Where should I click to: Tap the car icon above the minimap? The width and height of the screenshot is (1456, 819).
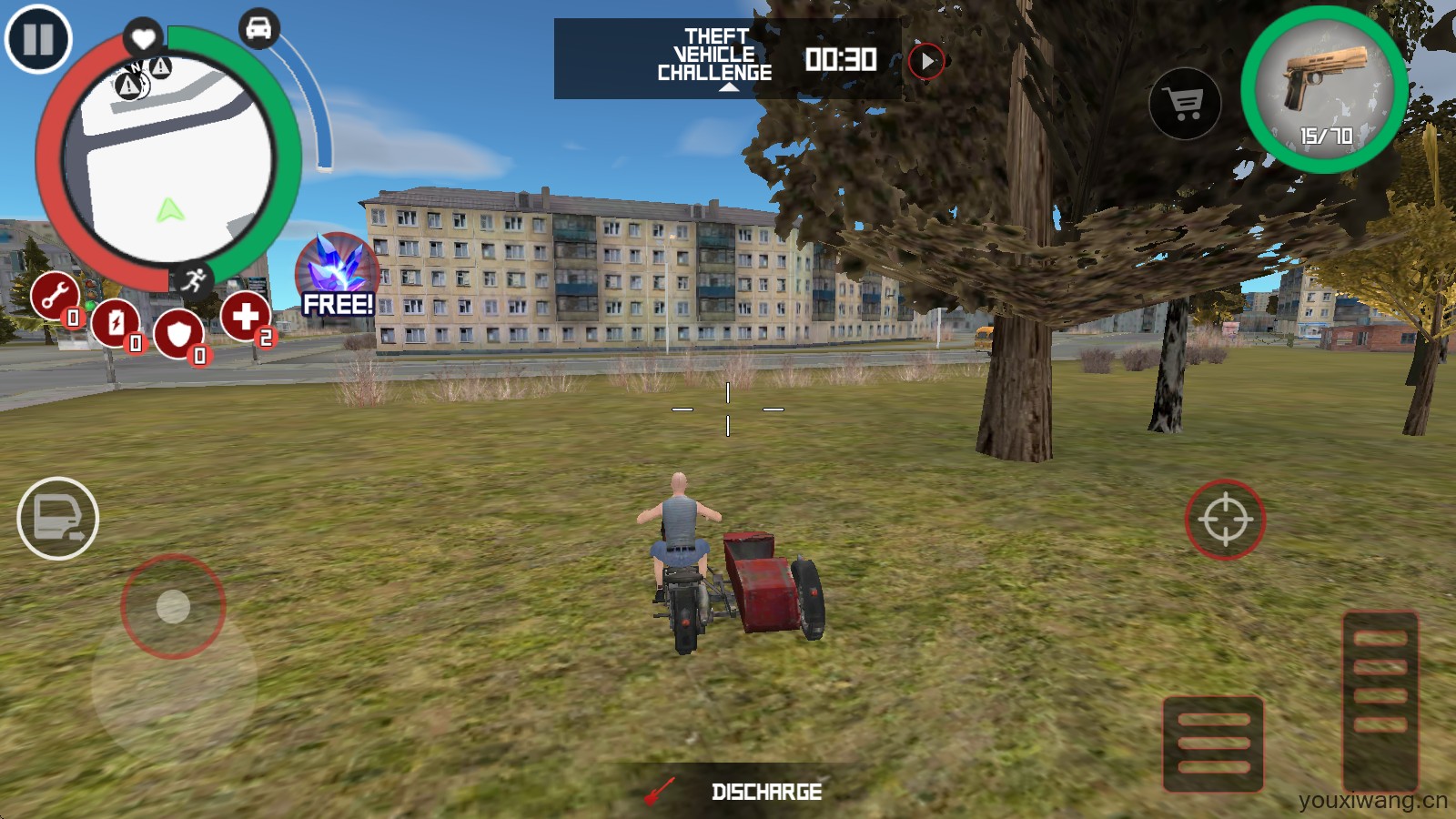point(258,29)
